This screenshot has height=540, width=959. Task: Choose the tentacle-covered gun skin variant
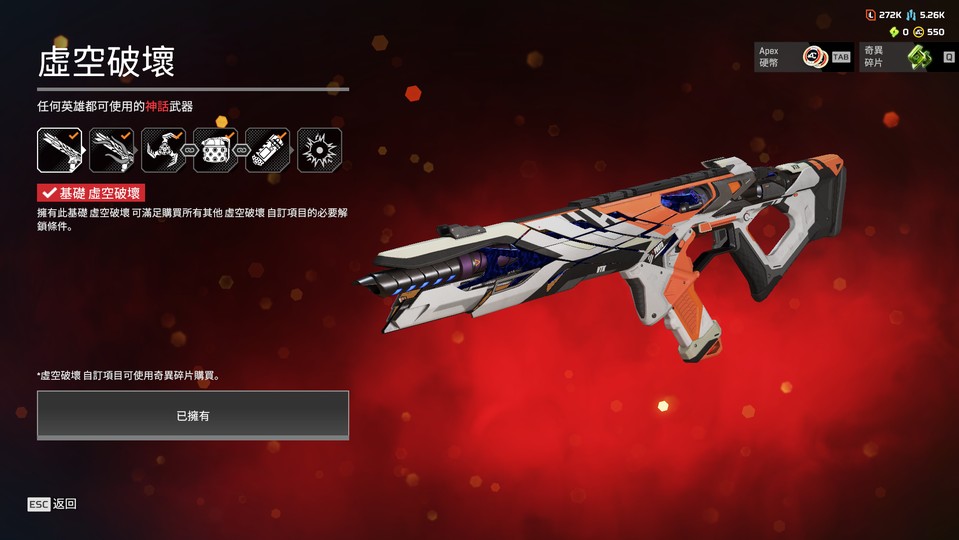click(x=112, y=150)
